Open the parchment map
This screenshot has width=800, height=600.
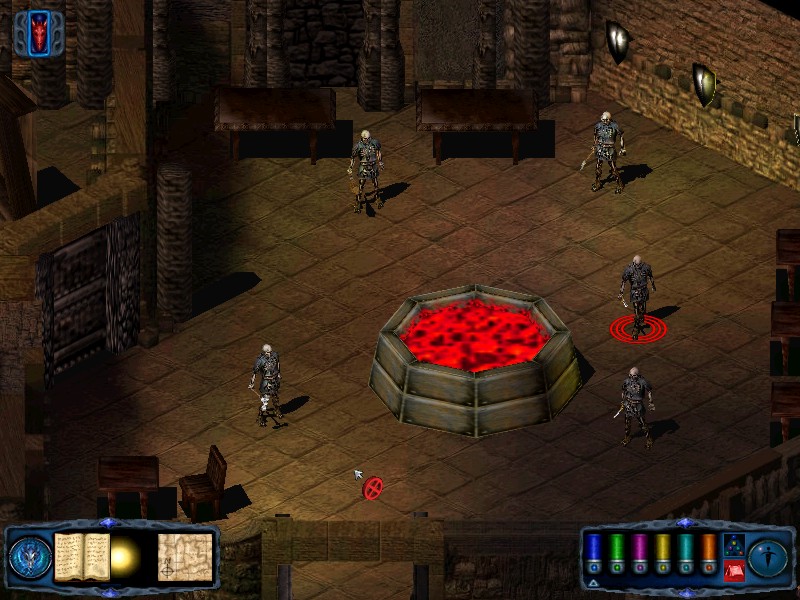click(x=186, y=555)
